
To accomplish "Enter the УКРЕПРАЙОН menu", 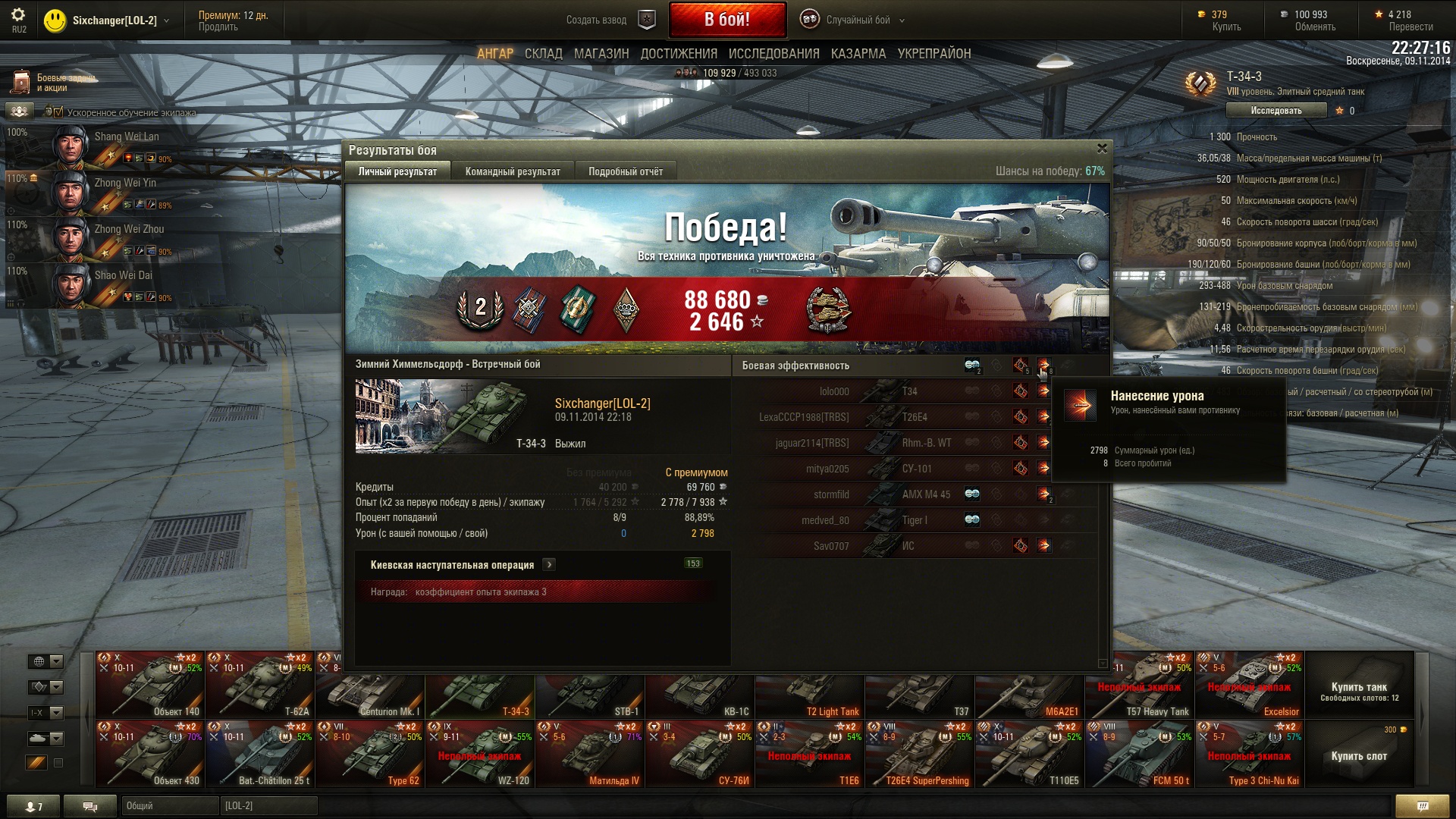I will (934, 54).
